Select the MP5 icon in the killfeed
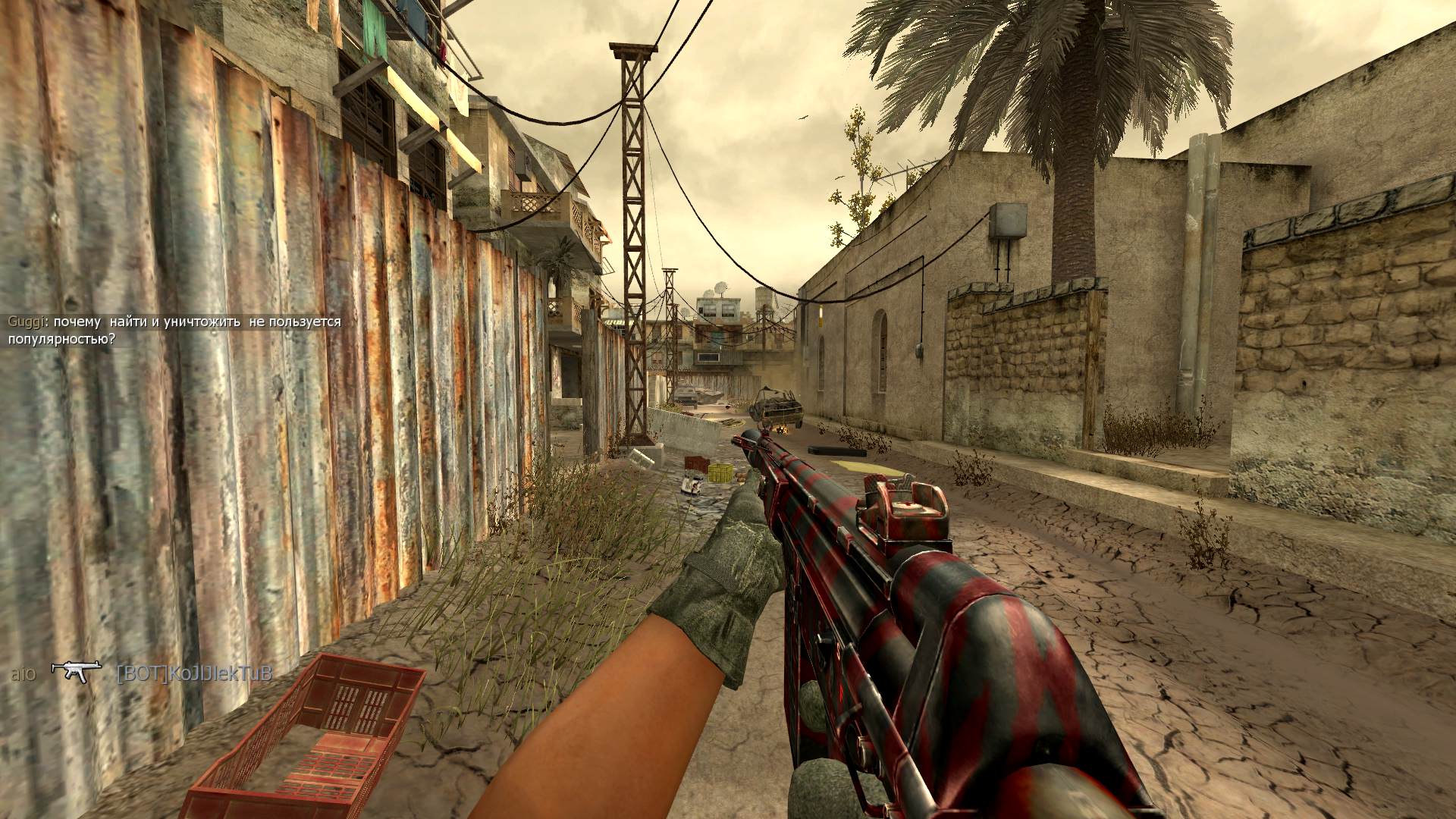The height and width of the screenshot is (819, 1456). 76,671
